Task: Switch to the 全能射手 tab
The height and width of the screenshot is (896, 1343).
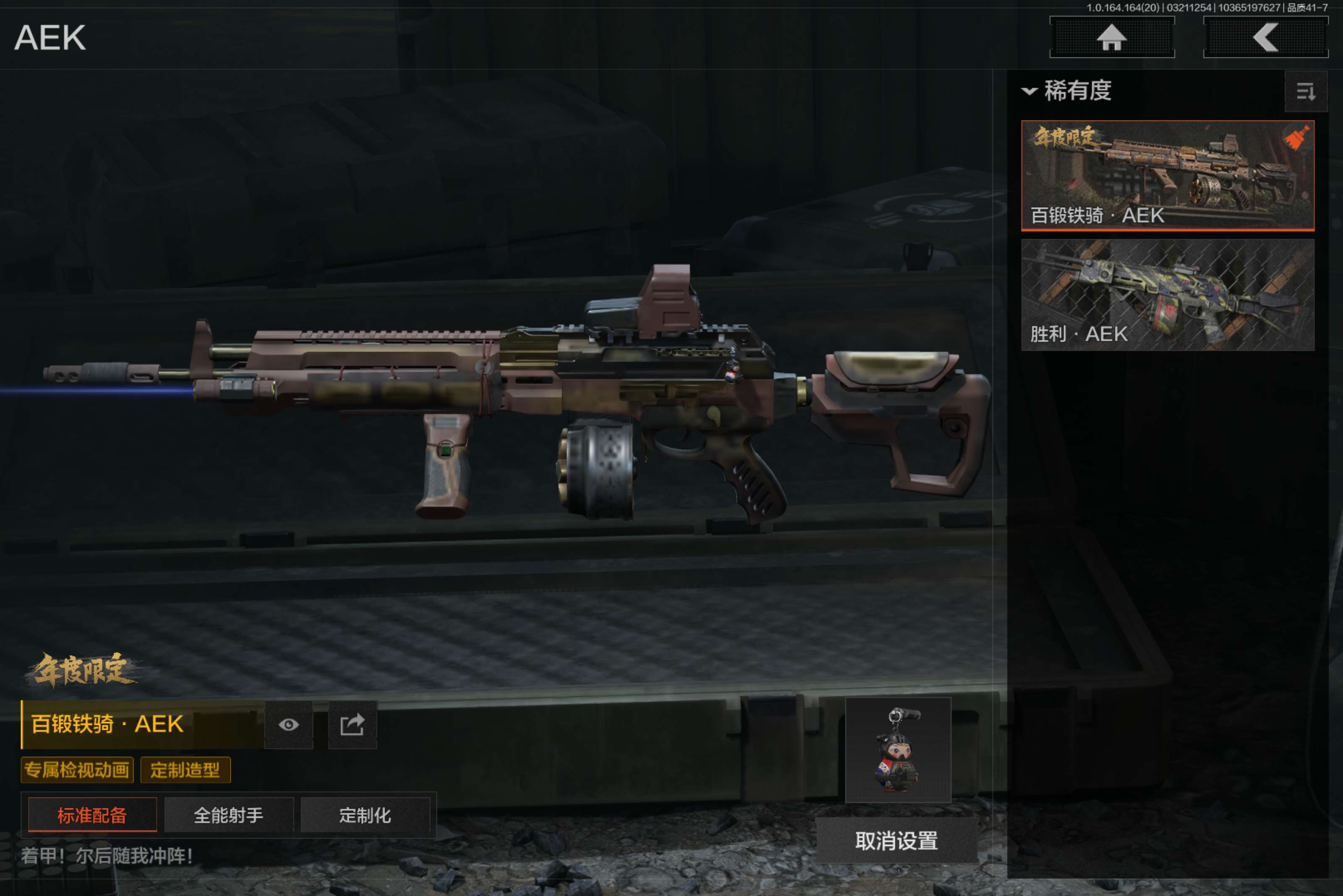Action: [229, 815]
